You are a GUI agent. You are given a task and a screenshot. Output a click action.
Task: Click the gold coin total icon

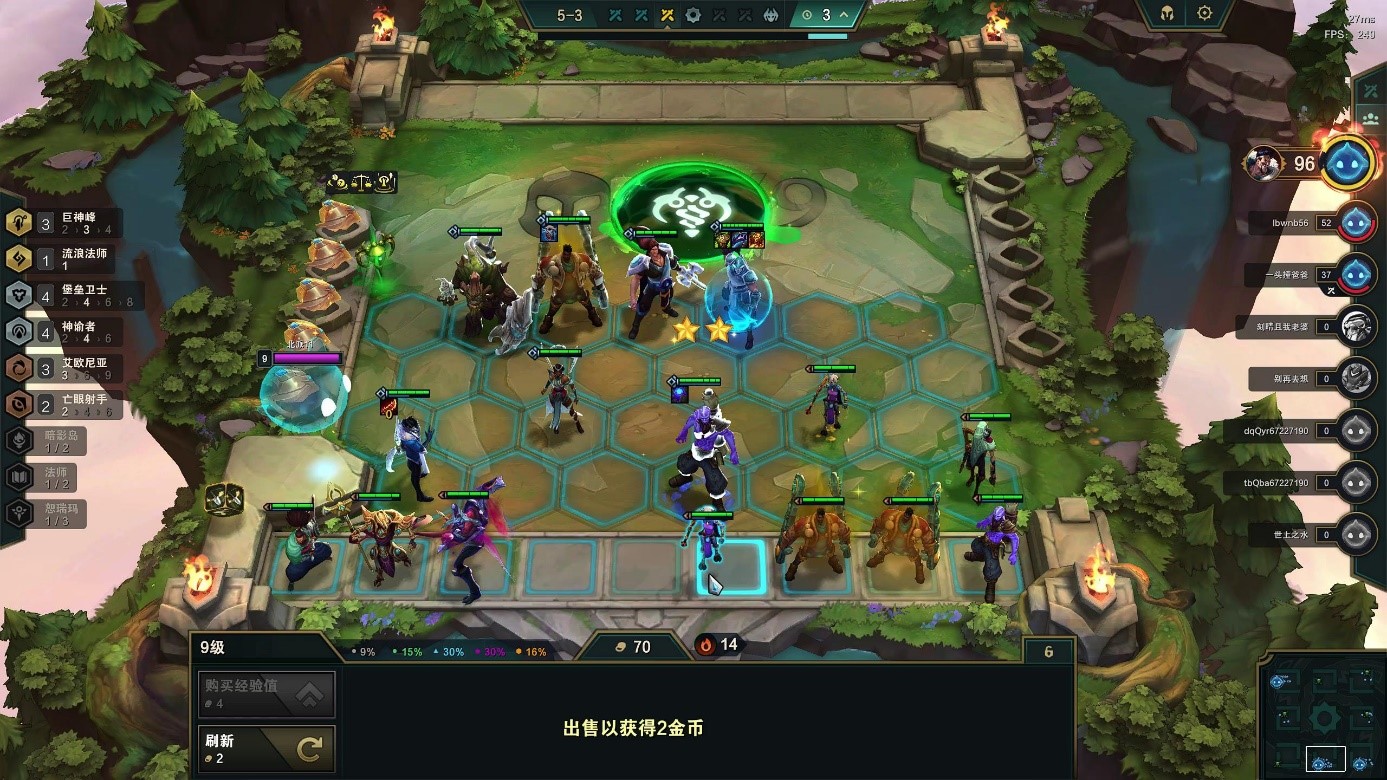tap(621, 645)
